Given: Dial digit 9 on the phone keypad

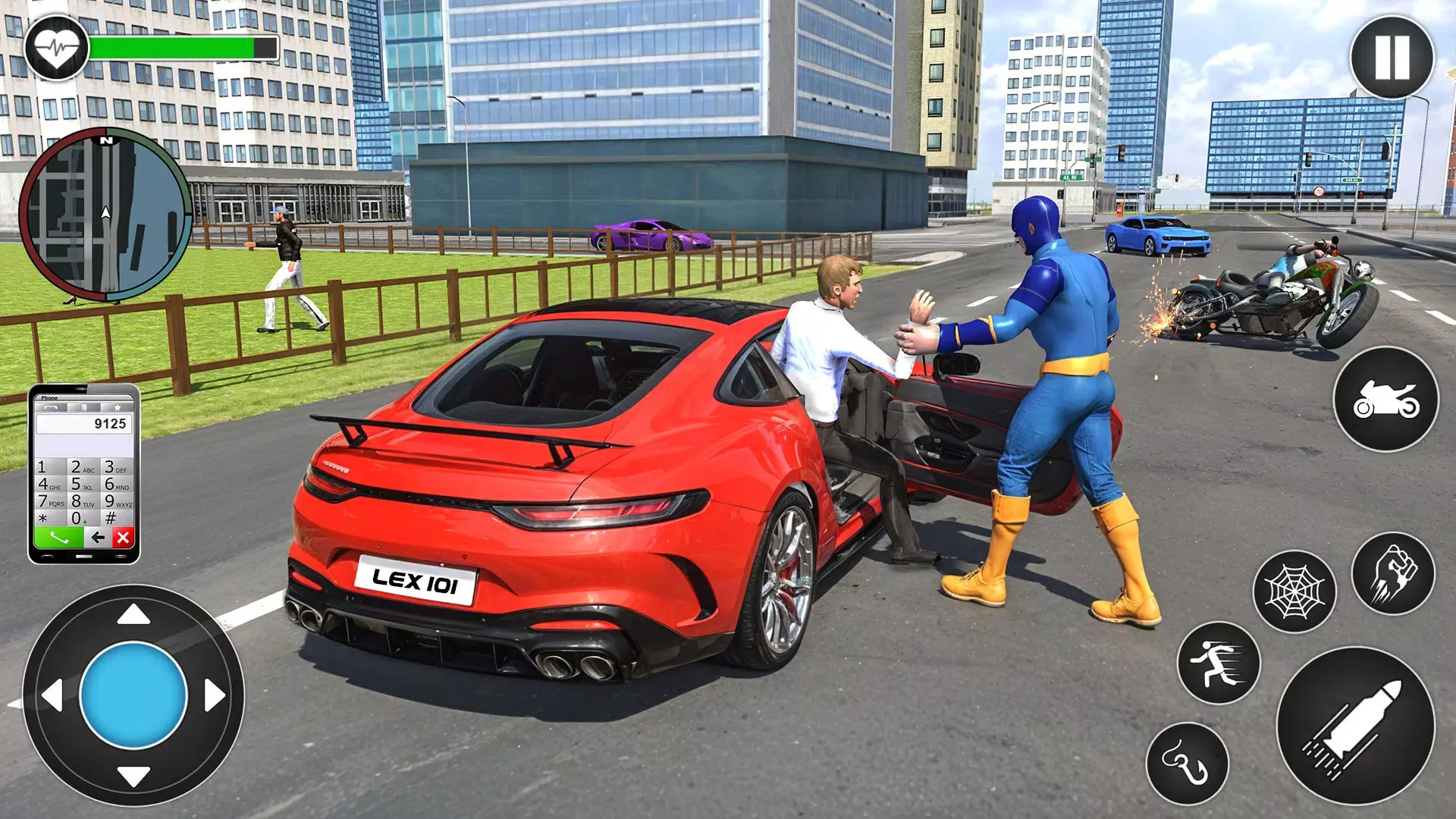Looking at the screenshot, I should (119, 501).
